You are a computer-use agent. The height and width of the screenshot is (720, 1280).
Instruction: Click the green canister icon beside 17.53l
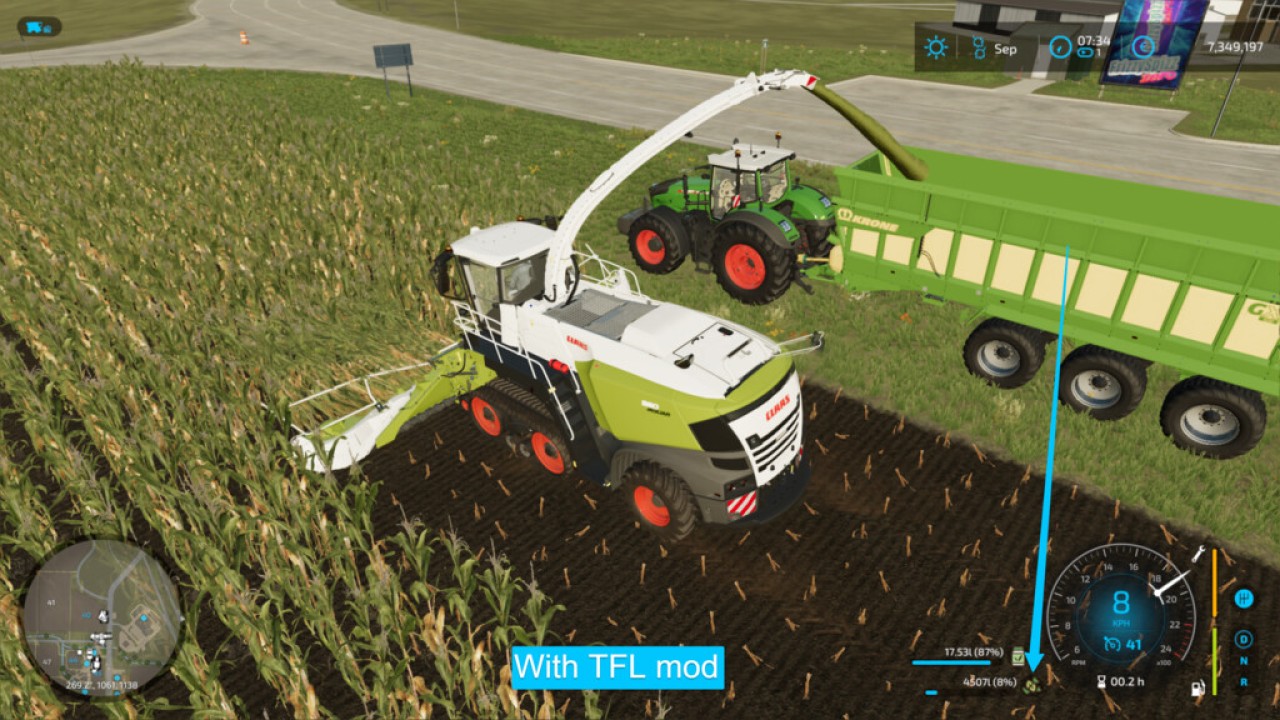pyautogui.click(x=1017, y=657)
